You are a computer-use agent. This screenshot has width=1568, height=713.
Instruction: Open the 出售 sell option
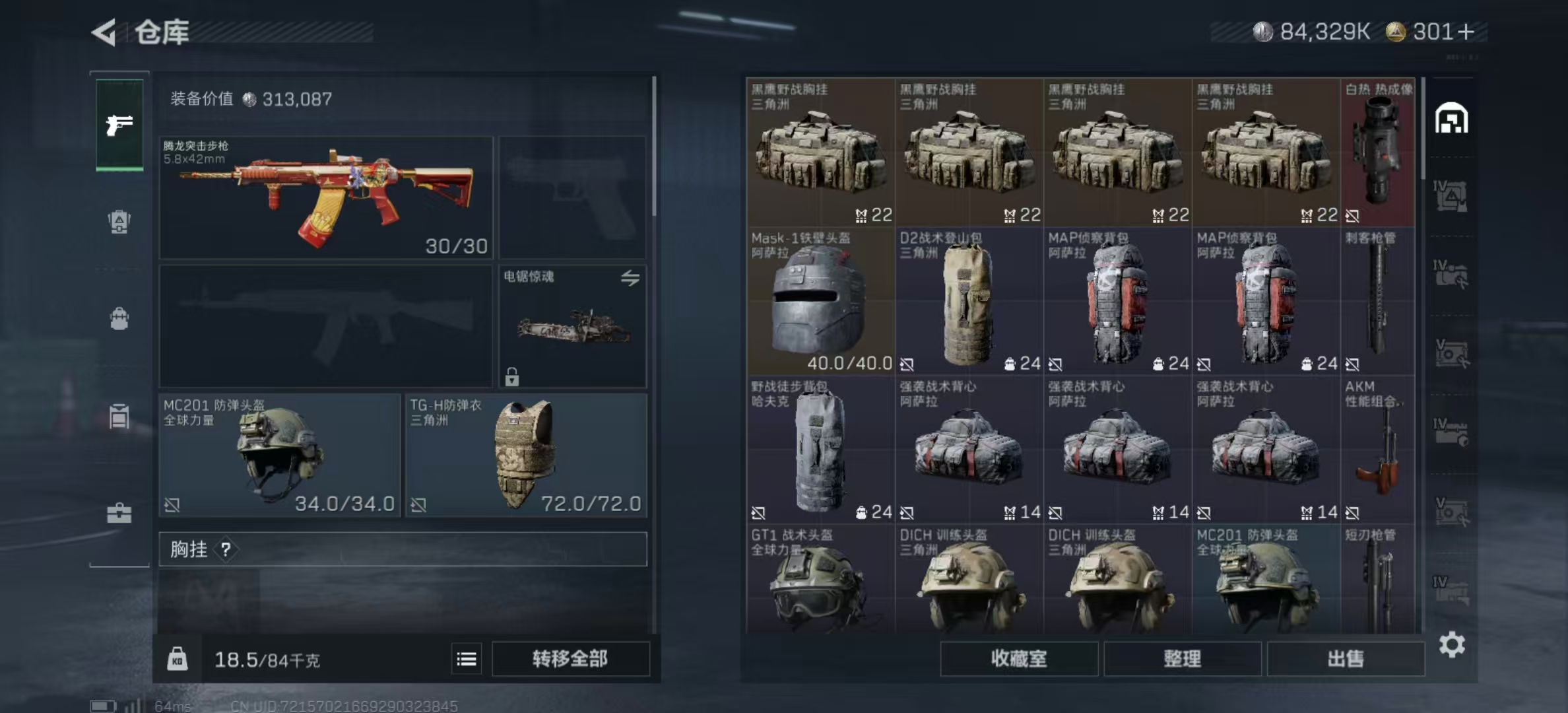(1346, 659)
